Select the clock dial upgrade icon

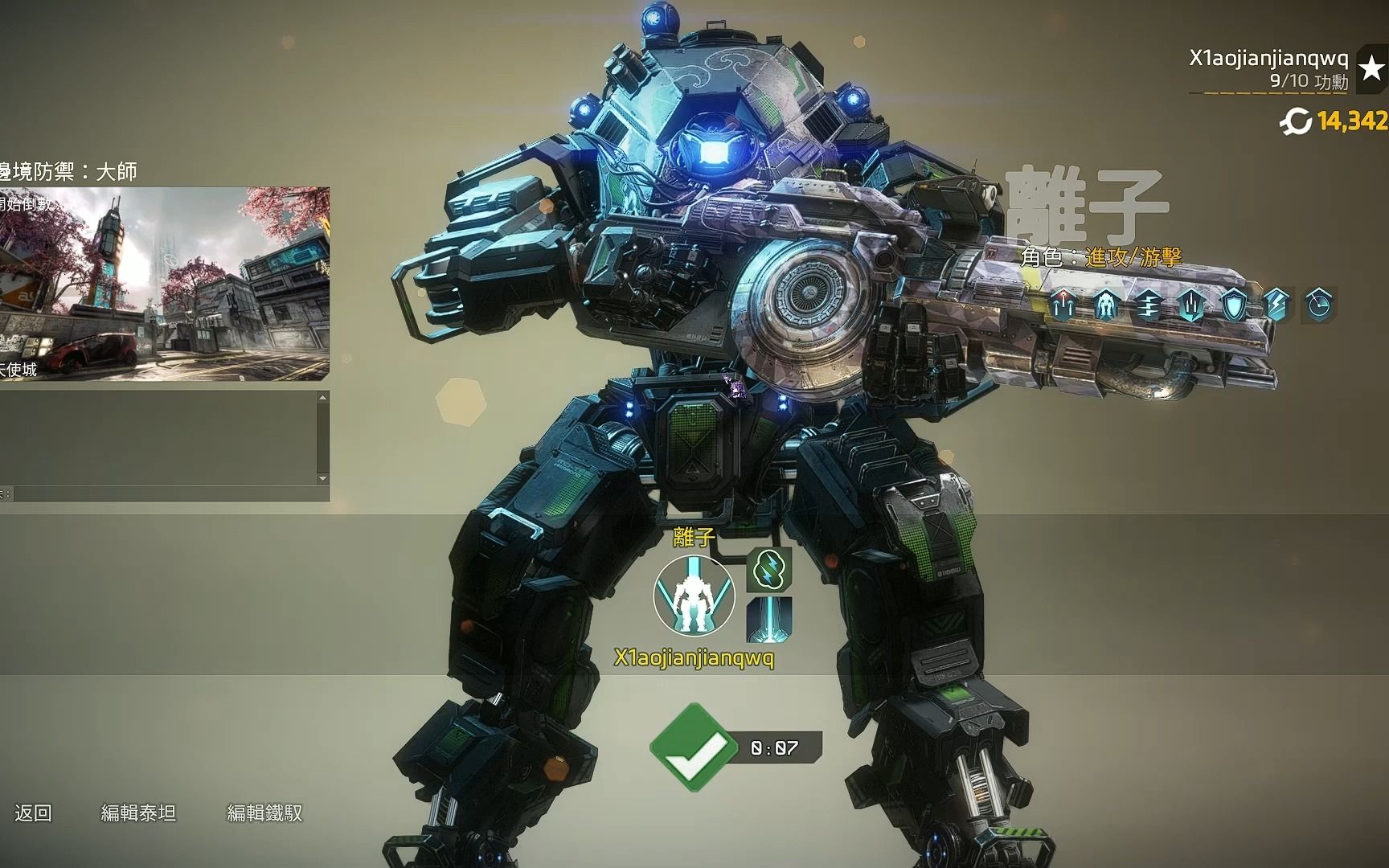(x=1320, y=305)
